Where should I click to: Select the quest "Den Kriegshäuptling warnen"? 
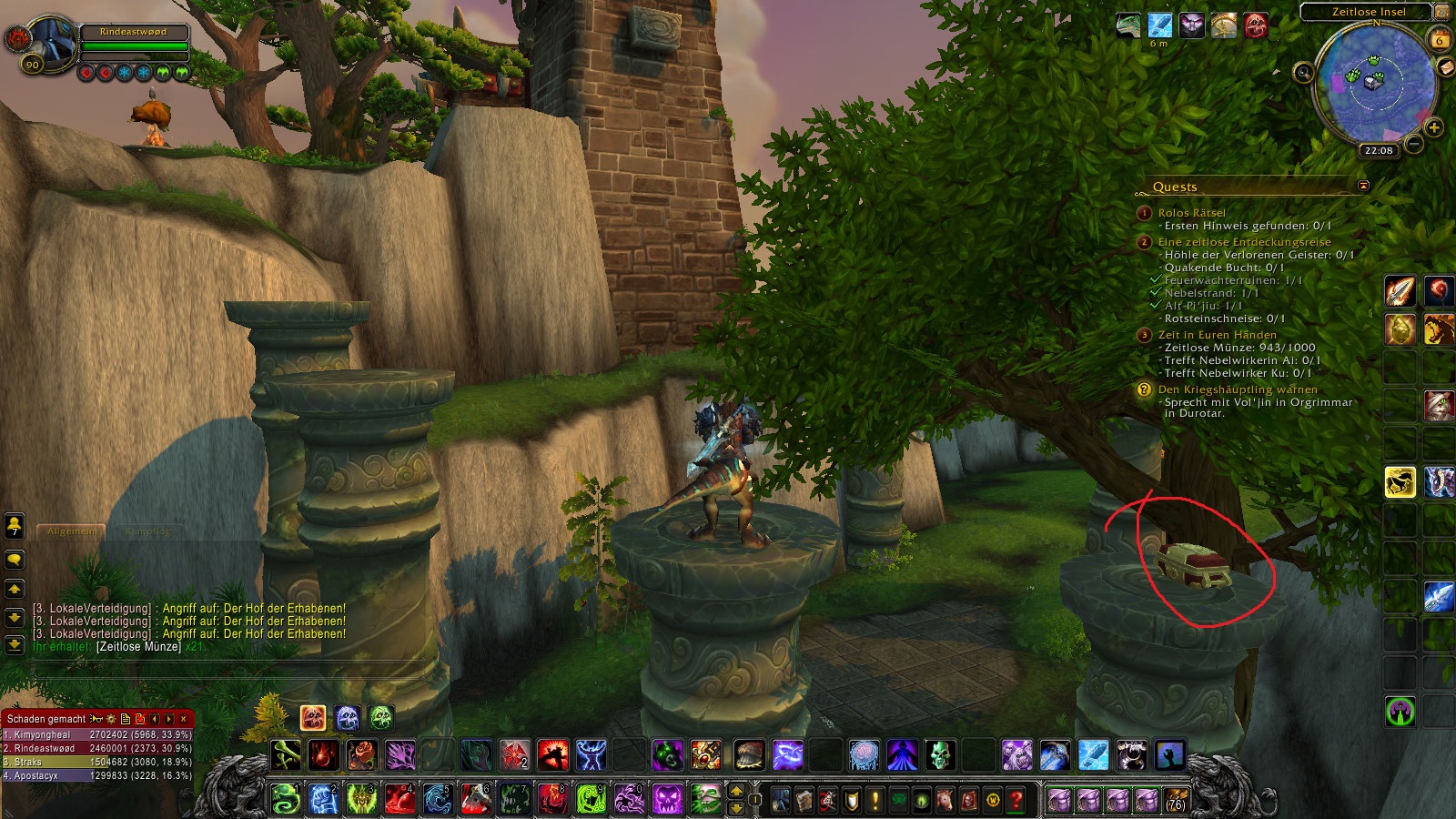click(x=1237, y=389)
